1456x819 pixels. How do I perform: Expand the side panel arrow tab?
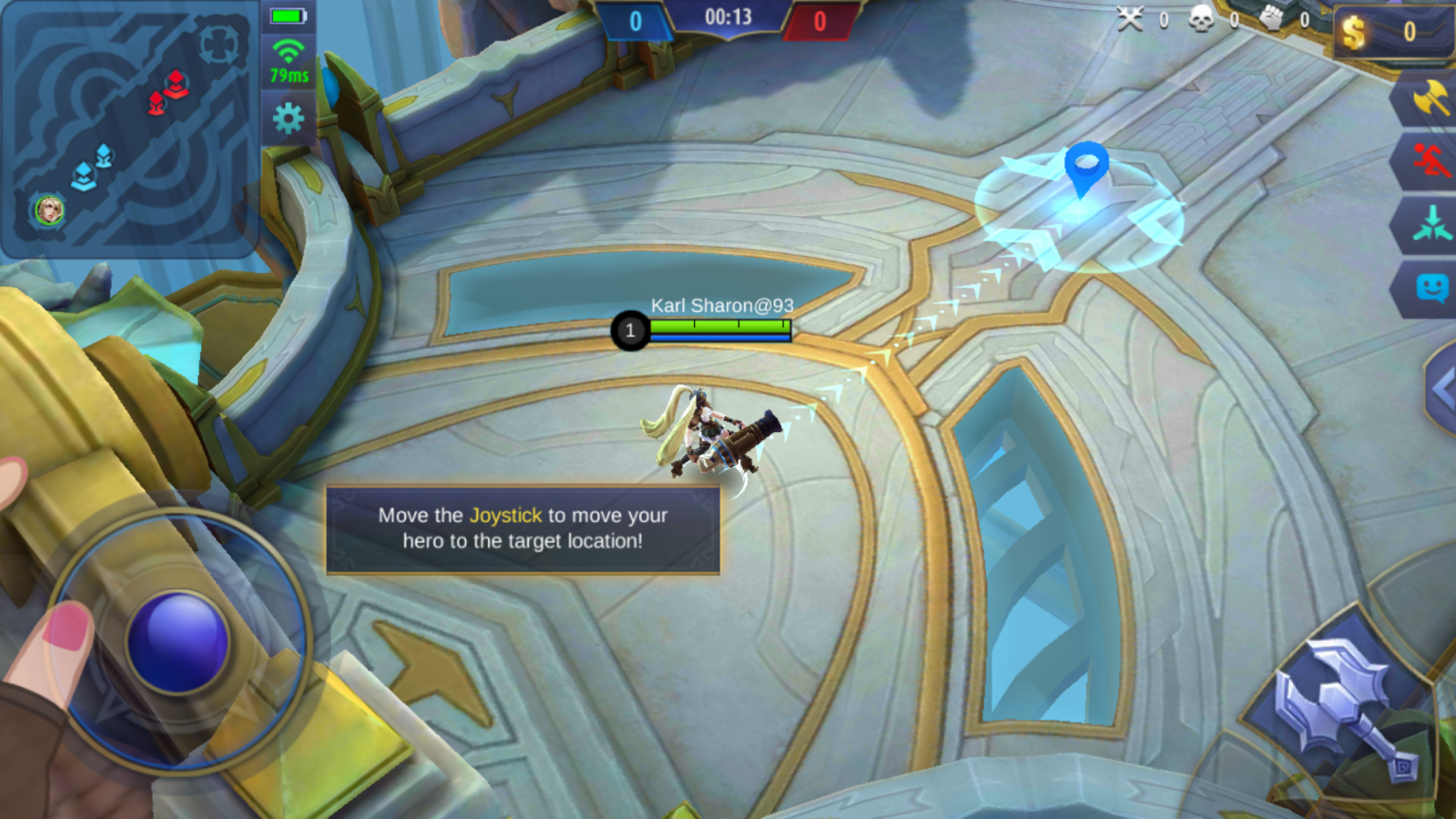point(1442,389)
